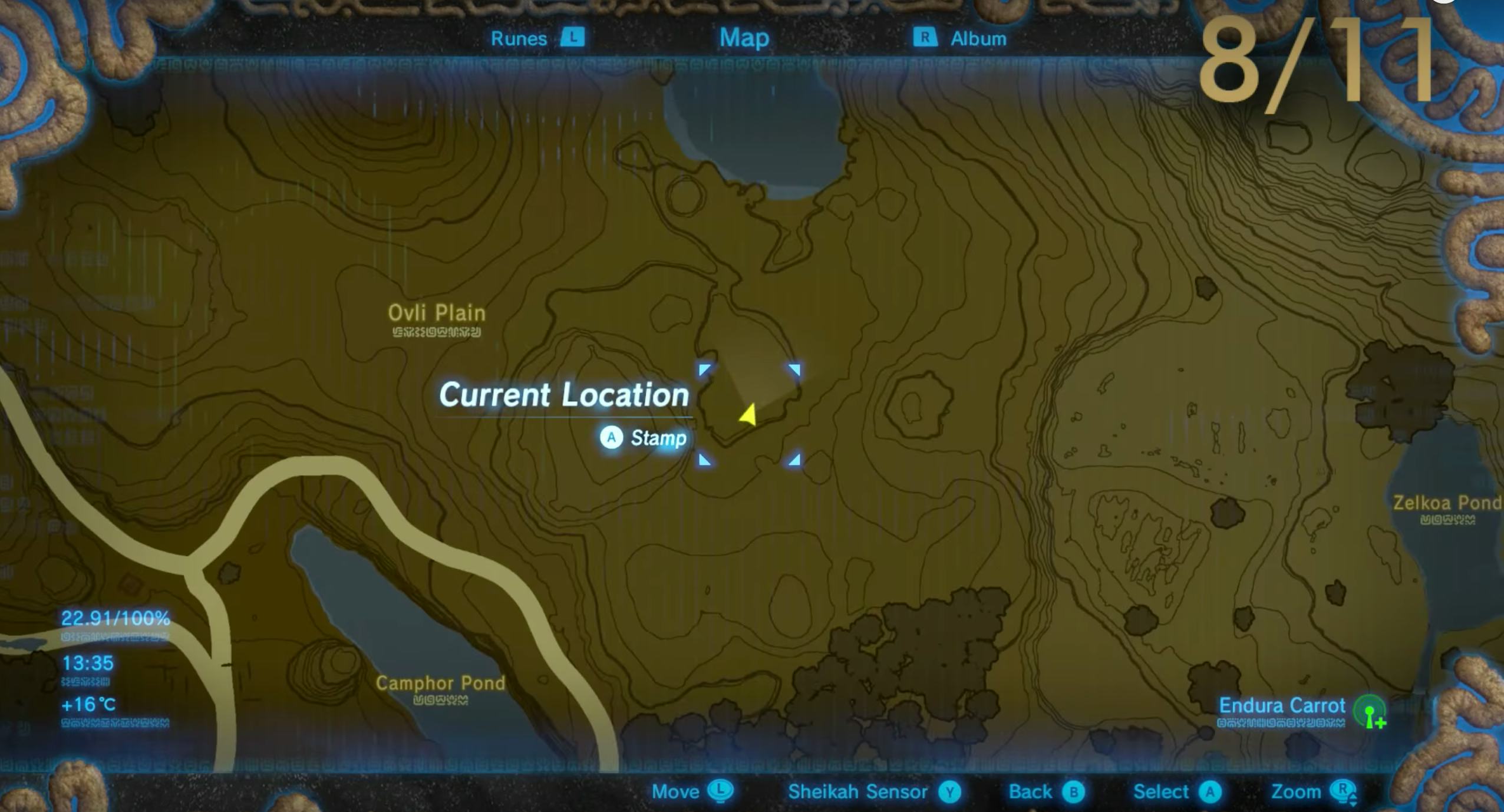Activate the Y Sheikah Sensor icon
The image size is (1504, 812).
[x=951, y=792]
